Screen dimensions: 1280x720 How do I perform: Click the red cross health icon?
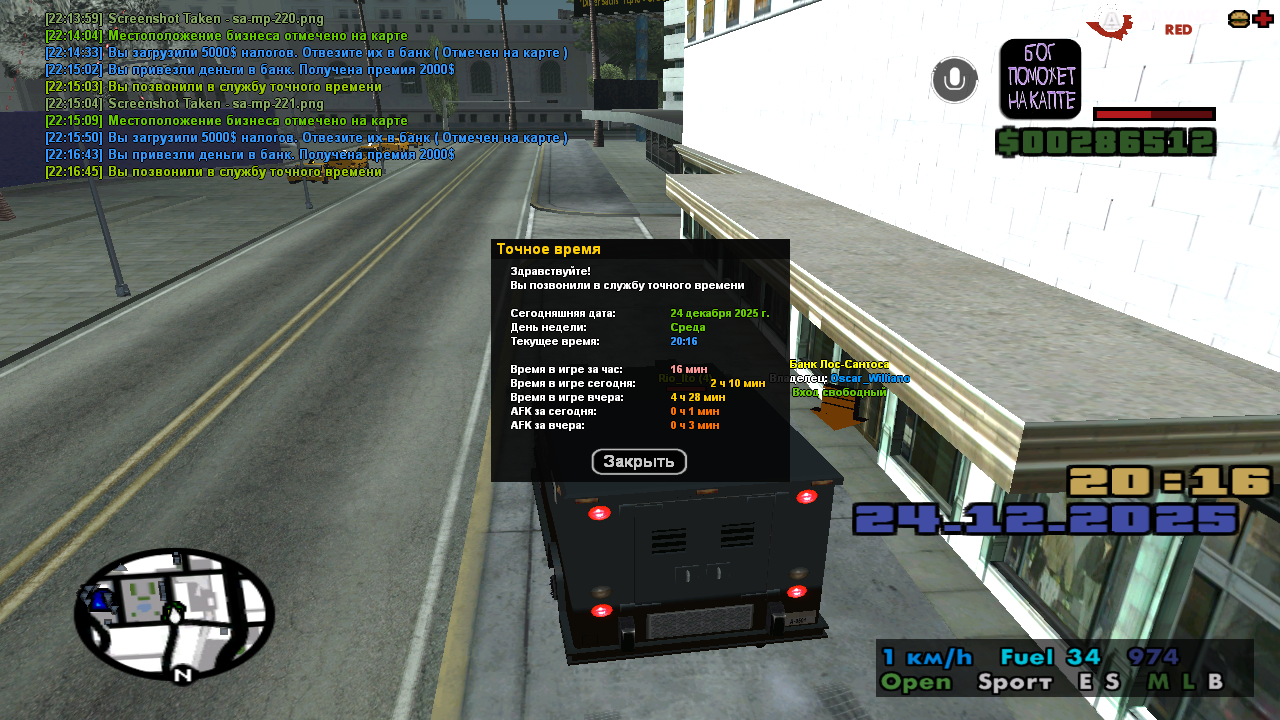(1263, 19)
